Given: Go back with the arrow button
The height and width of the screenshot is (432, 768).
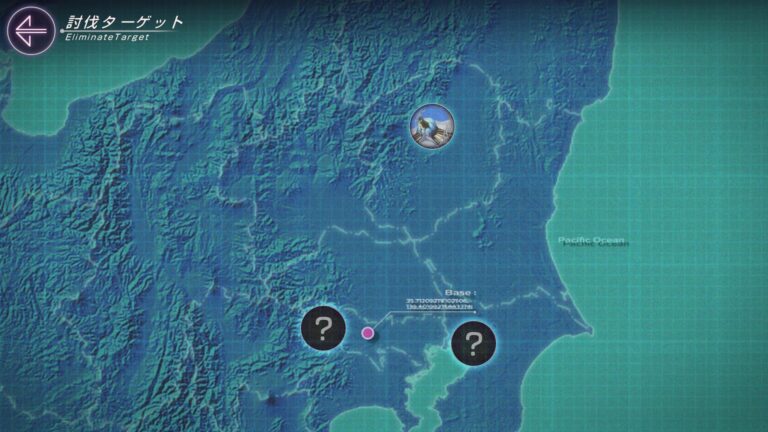Looking at the screenshot, I should coord(30,28).
